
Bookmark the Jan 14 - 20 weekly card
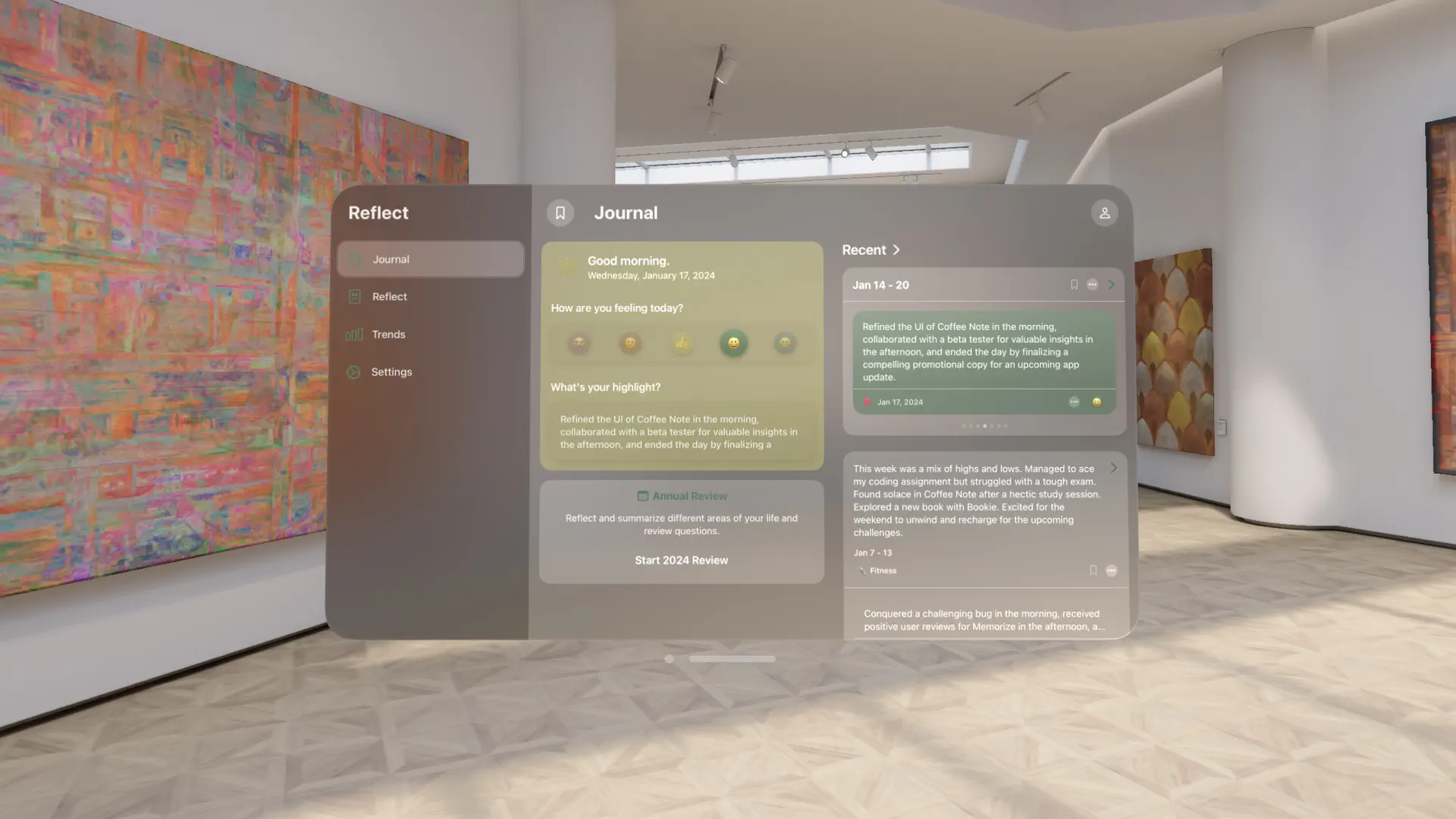tap(1074, 284)
